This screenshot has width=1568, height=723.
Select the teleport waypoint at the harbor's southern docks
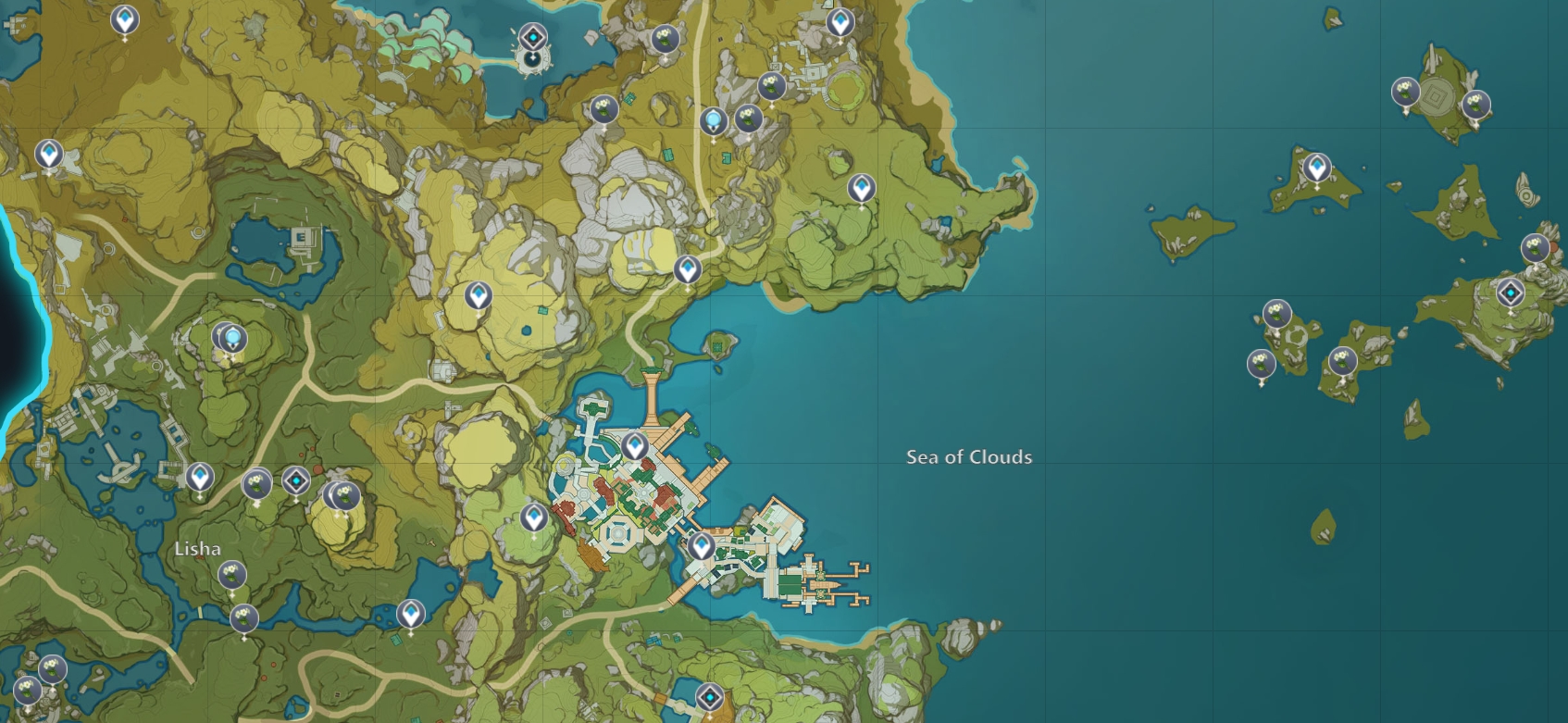[703, 543]
